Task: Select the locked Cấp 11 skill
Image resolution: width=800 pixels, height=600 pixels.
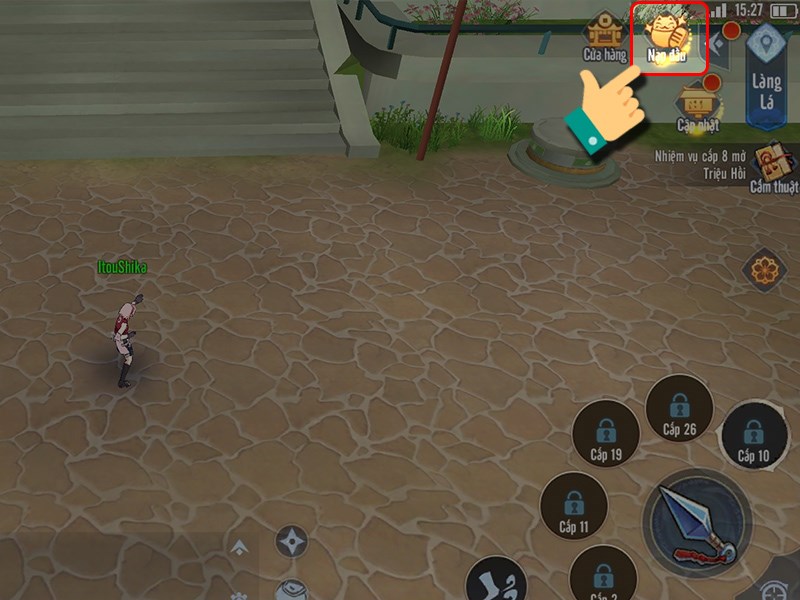Action: (x=574, y=506)
